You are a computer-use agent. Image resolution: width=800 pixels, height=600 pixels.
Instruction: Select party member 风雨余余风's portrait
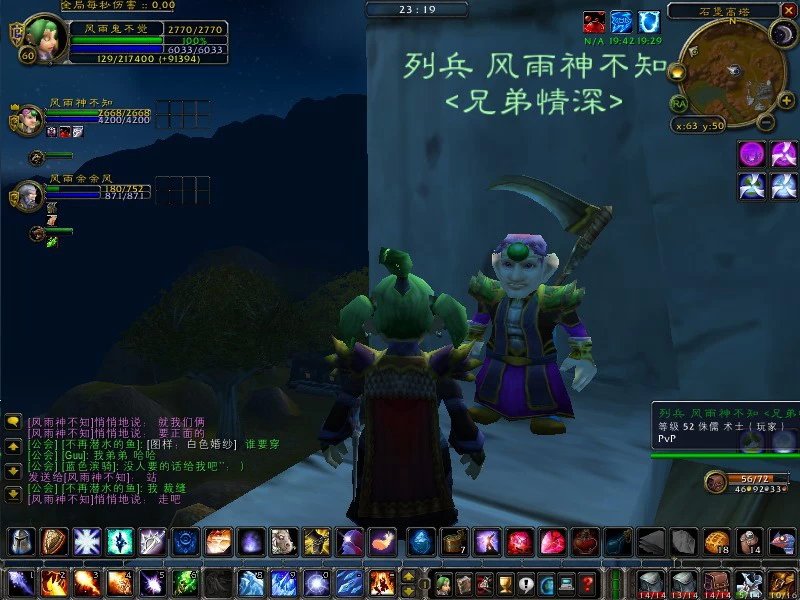pyautogui.click(x=27, y=195)
